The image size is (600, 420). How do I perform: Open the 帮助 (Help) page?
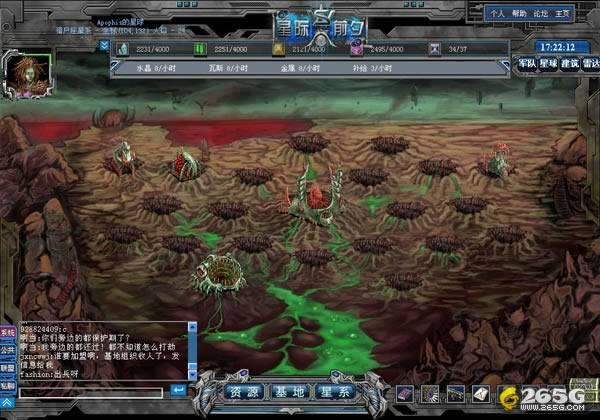pyautogui.click(x=520, y=15)
